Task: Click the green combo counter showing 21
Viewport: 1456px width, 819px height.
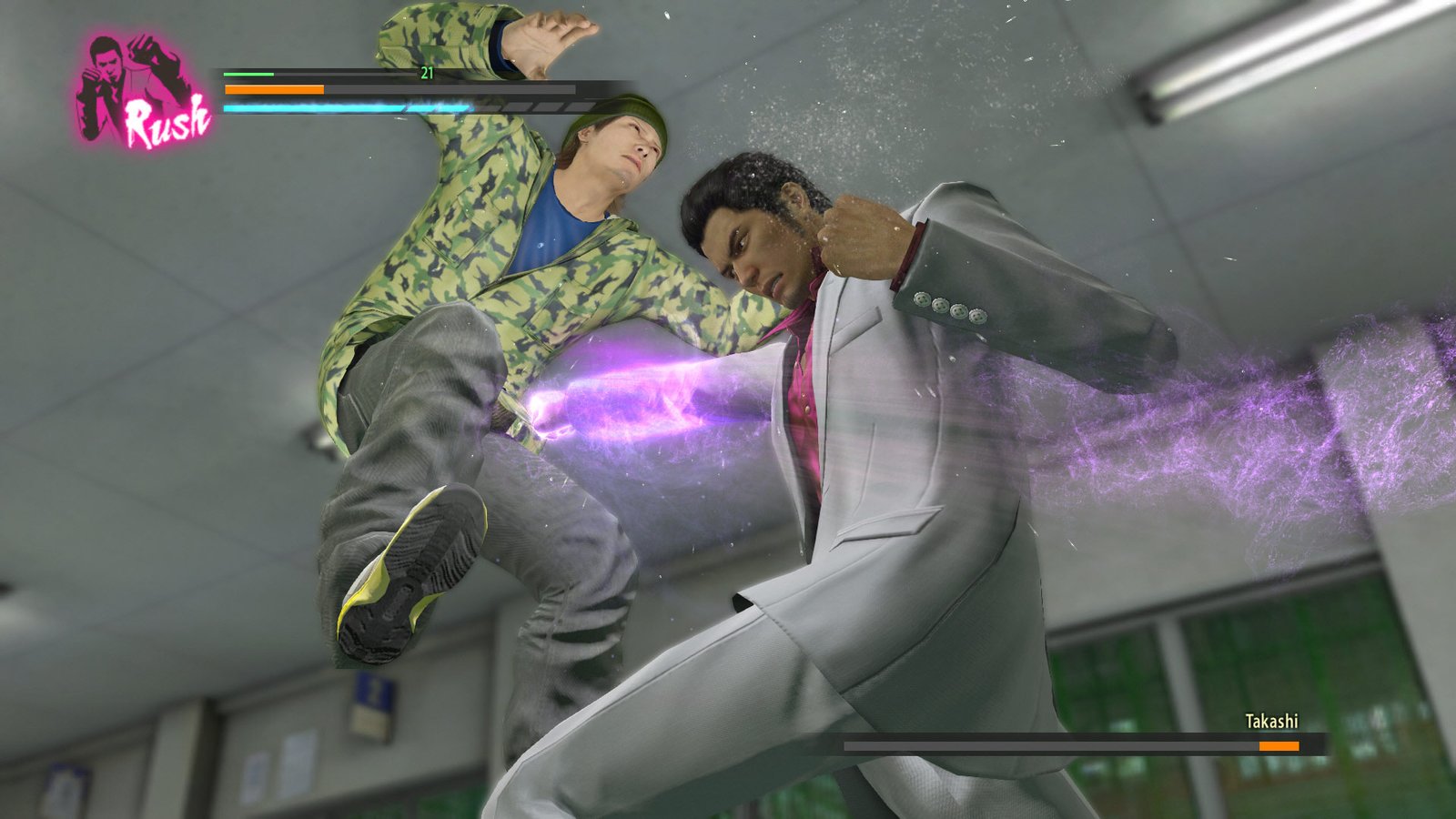Action: tap(427, 73)
